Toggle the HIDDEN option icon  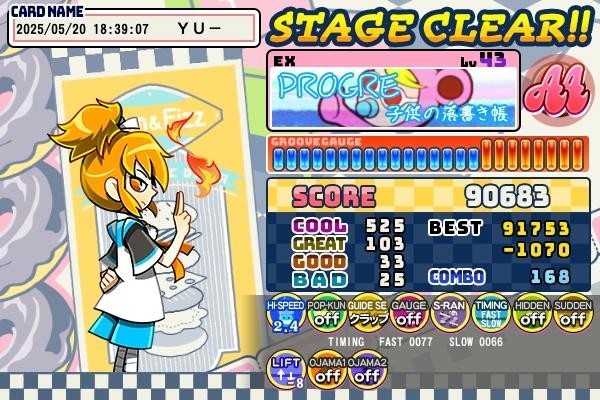coord(531,316)
